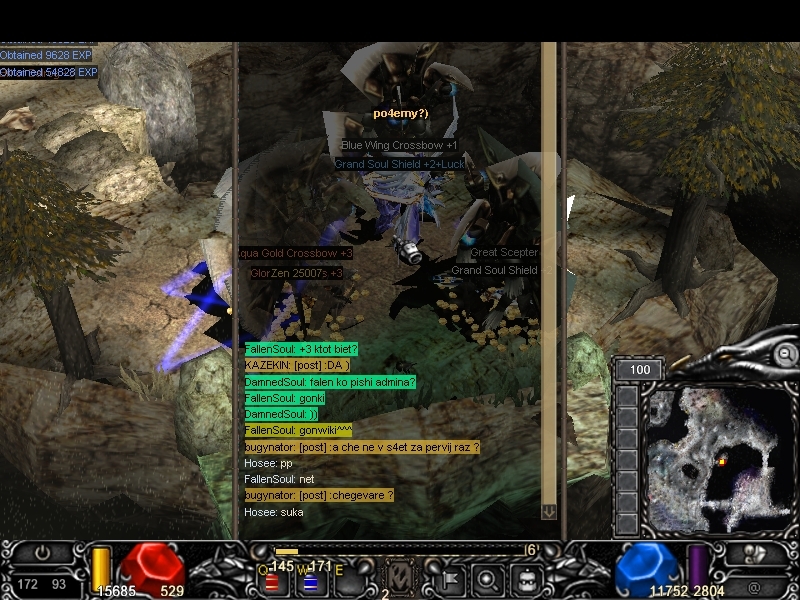
Task: Use the red health potion slot
Action: coord(272,582)
